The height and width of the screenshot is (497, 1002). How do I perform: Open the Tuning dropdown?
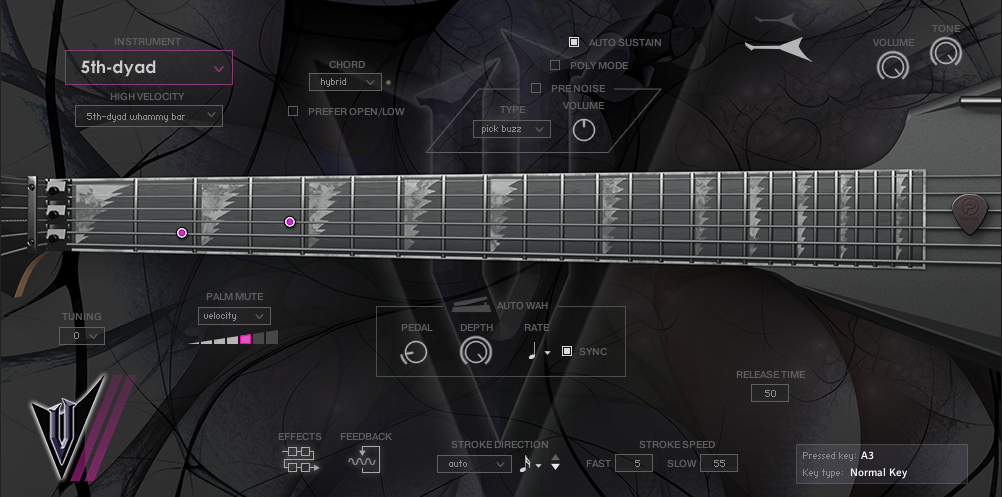point(82,336)
